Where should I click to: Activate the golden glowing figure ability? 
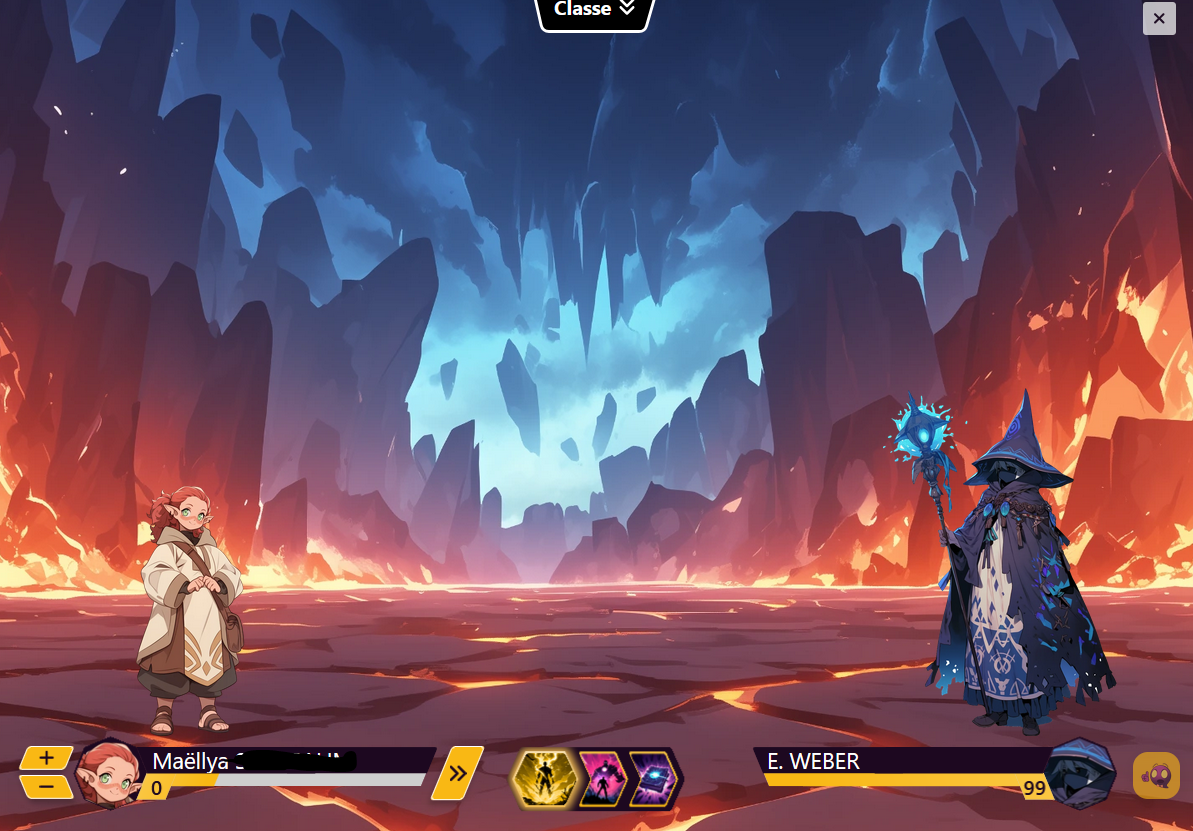click(x=542, y=777)
